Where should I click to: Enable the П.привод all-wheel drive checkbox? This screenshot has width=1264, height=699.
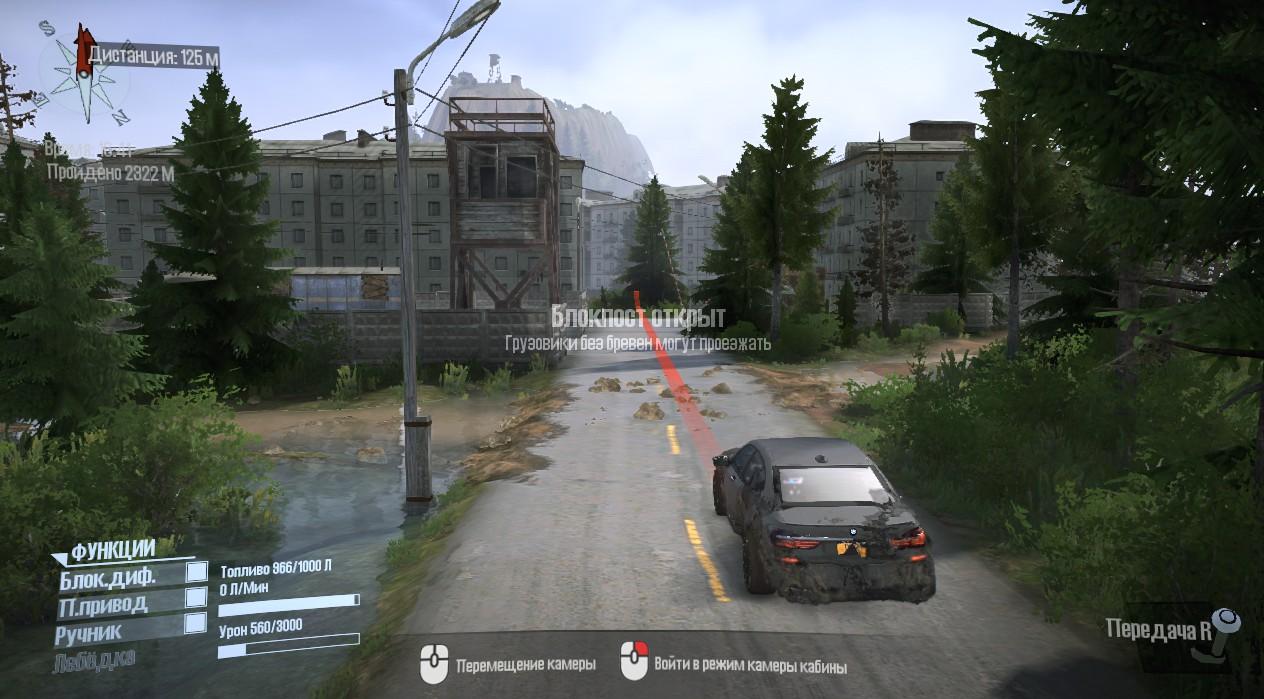pos(197,597)
